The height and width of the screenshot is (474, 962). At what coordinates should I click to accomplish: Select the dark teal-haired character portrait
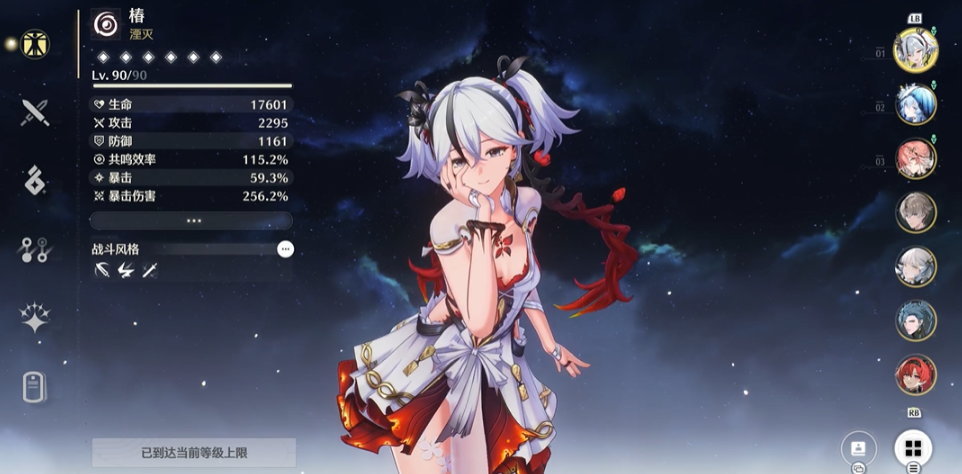[915, 321]
